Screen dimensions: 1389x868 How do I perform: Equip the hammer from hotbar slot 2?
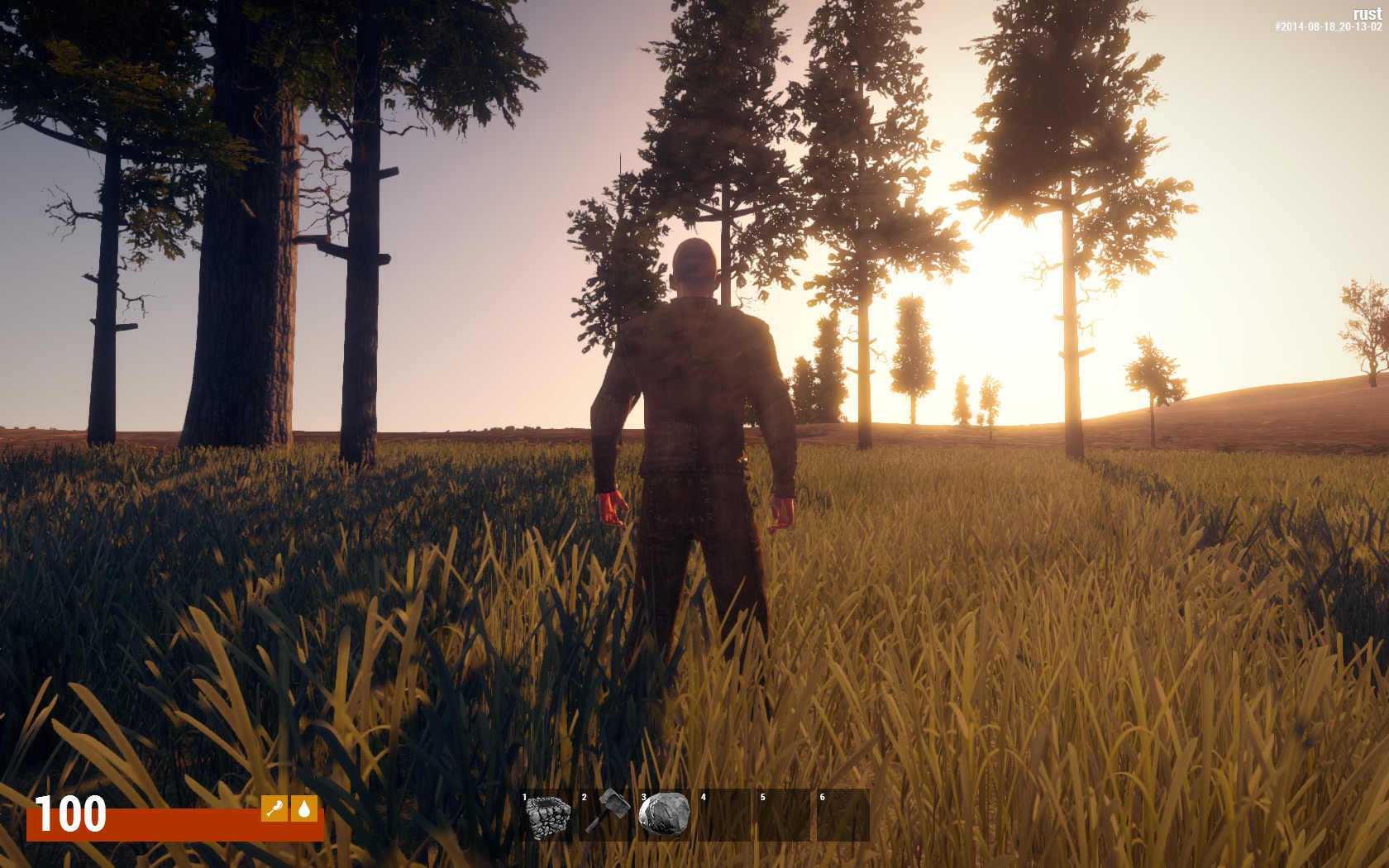pos(607,815)
